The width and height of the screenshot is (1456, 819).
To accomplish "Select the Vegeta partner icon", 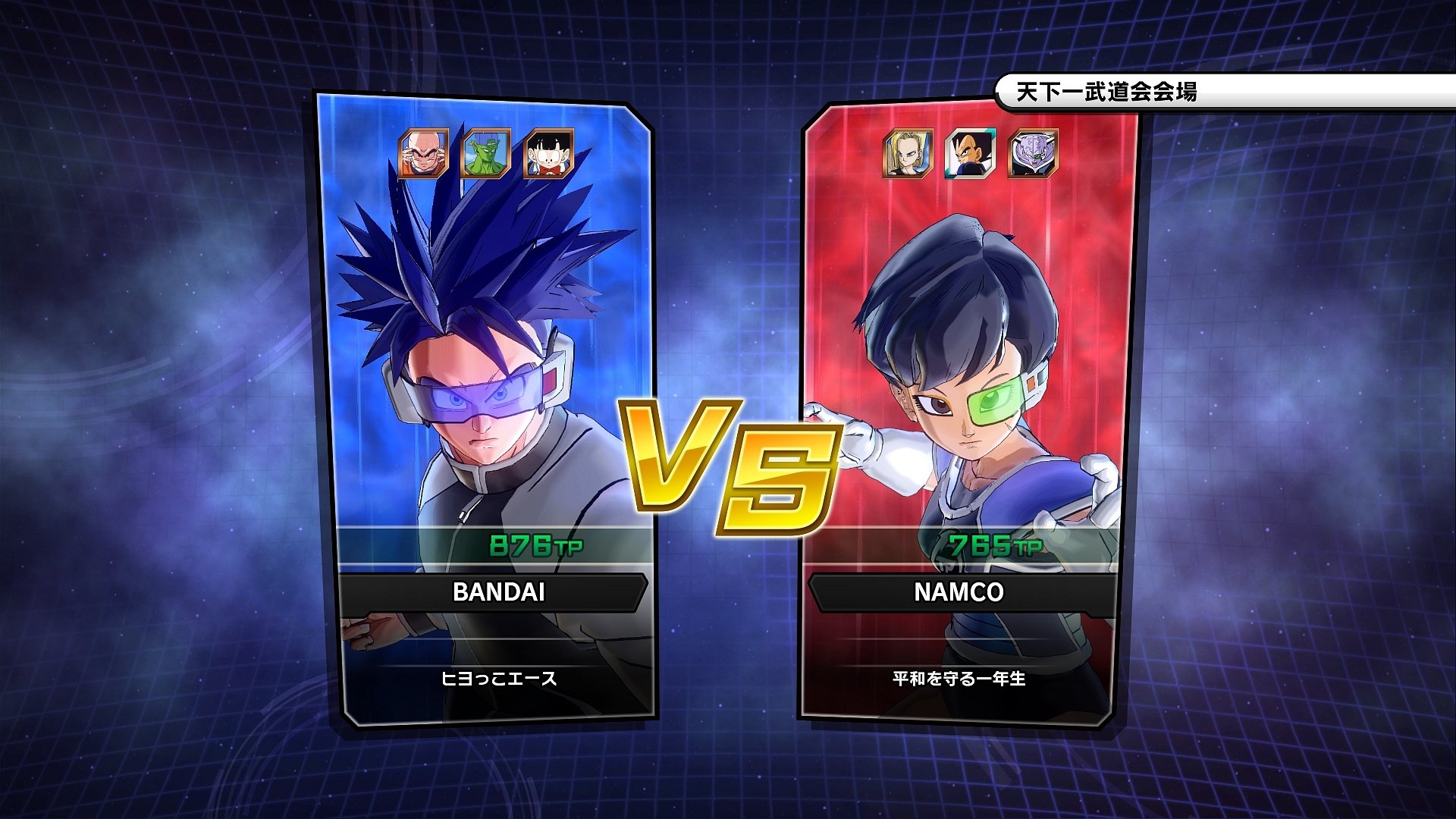I will pos(968,154).
